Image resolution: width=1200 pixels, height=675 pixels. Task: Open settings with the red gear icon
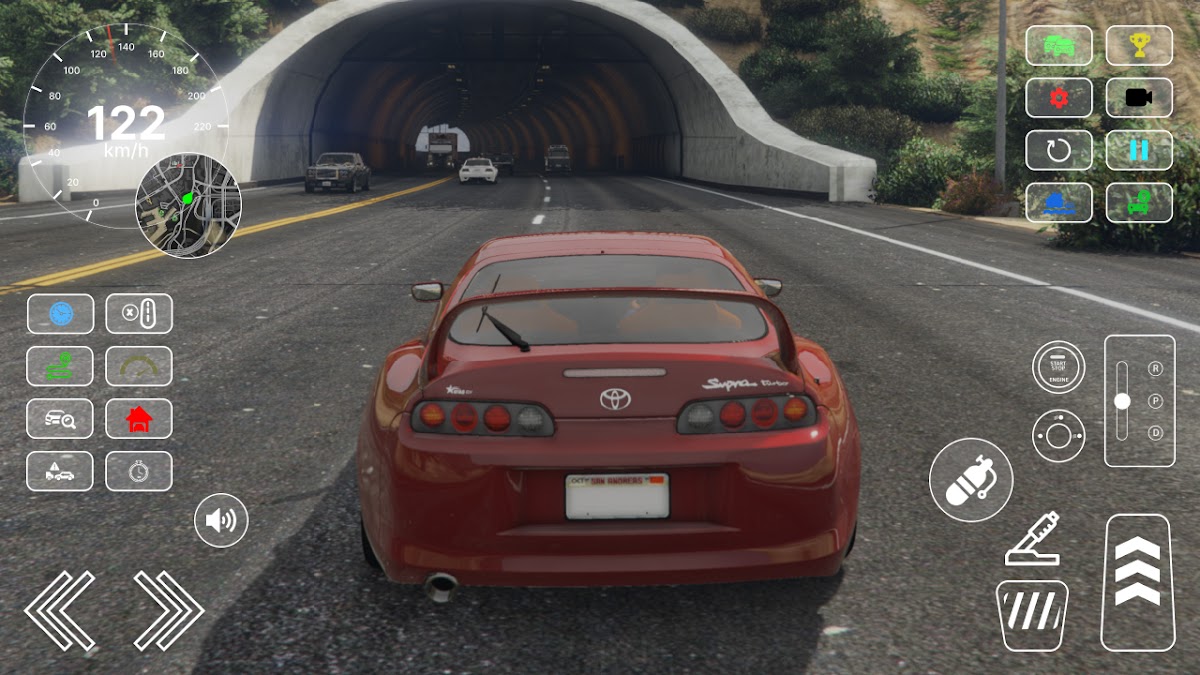click(1059, 98)
